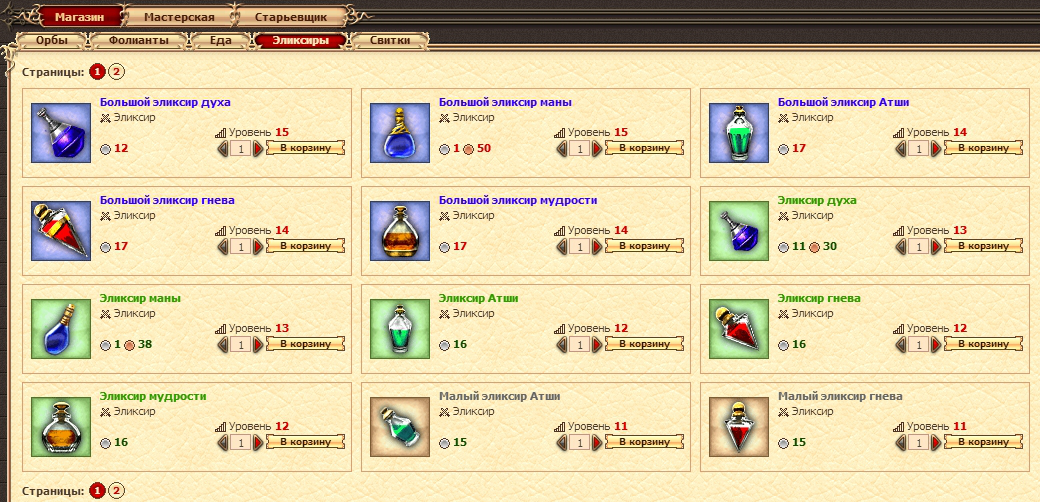Add Большой эликсир гнева to the cart
Screen dimensions: 1040x502
(306, 246)
